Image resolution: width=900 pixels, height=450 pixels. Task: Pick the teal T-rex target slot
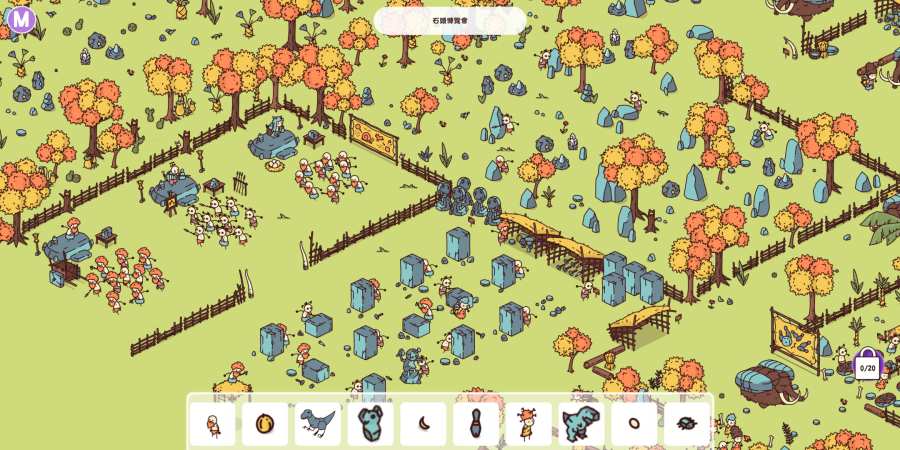click(x=581, y=424)
